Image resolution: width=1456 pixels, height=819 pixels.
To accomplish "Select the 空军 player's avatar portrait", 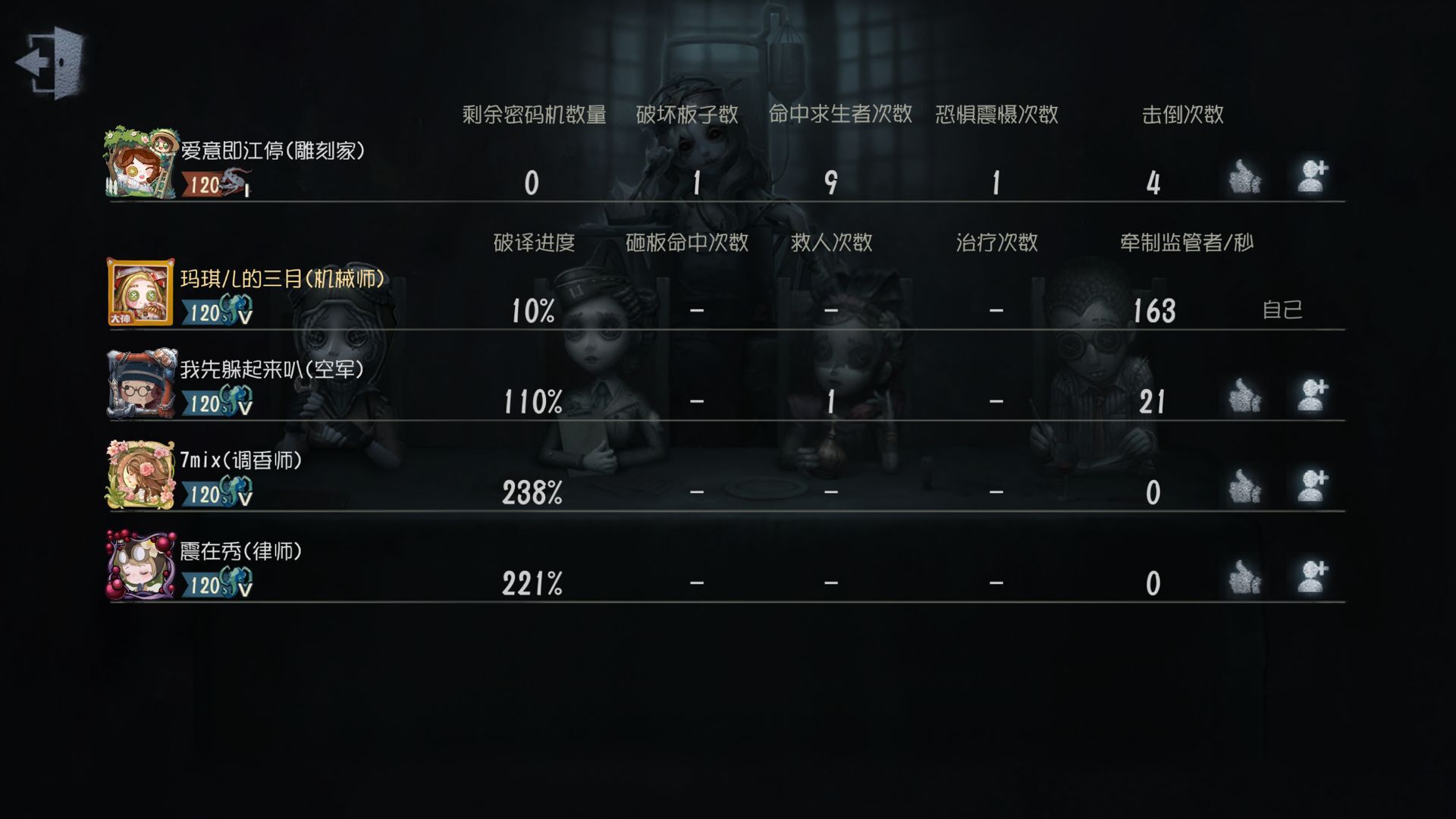I will click(141, 384).
